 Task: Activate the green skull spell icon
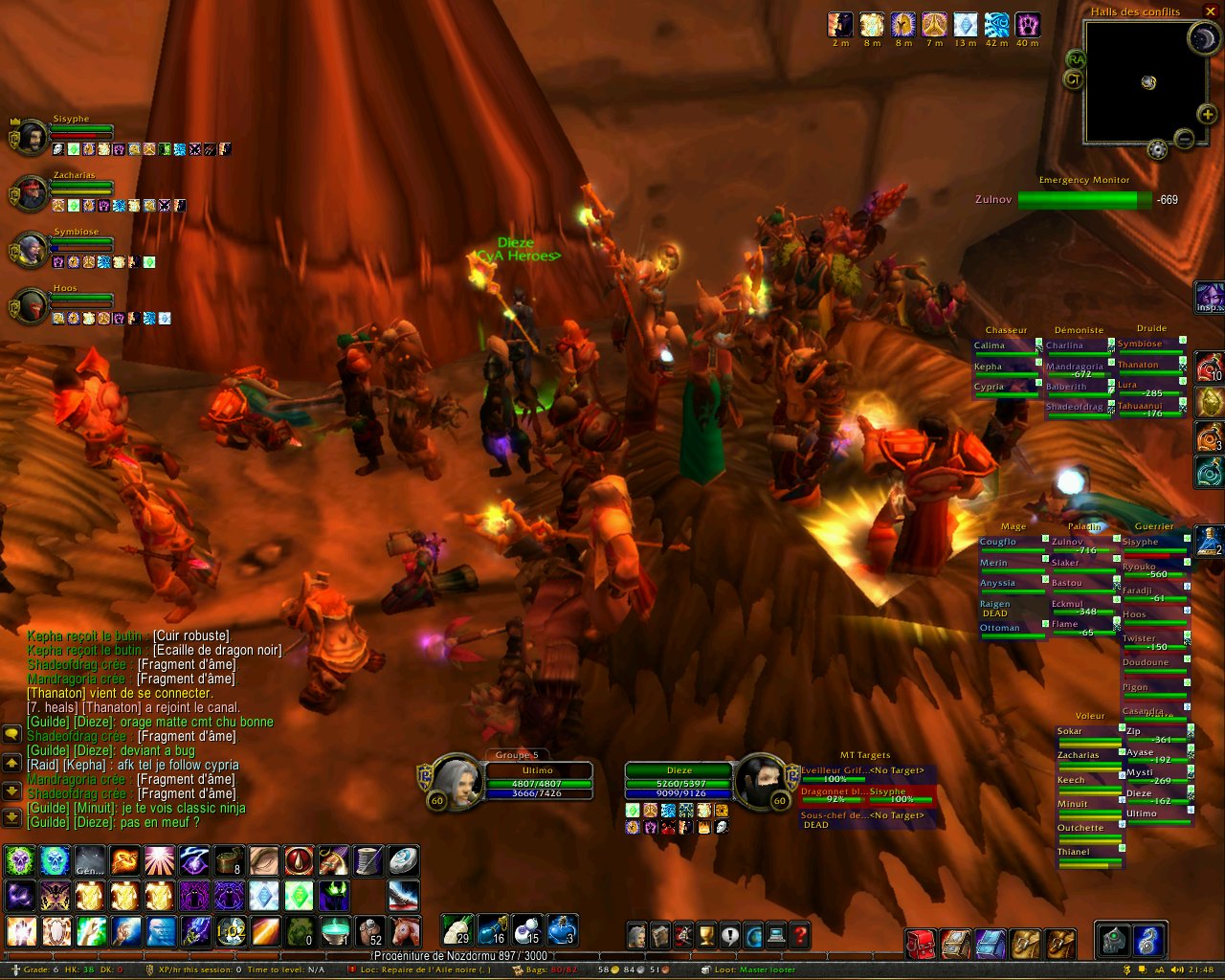coord(20,861)
